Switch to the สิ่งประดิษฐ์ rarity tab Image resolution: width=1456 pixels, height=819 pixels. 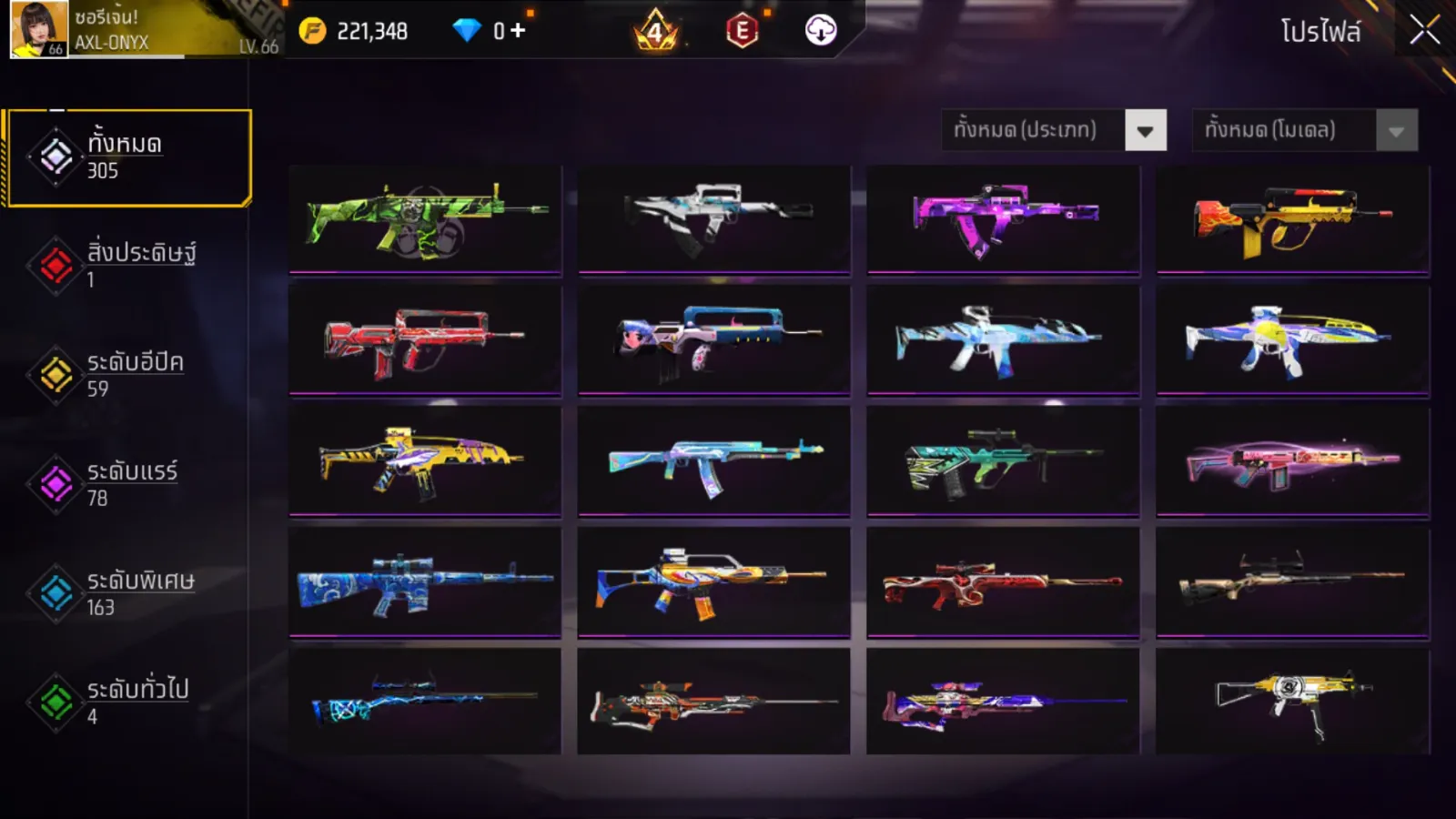click(x=128, y=265)
